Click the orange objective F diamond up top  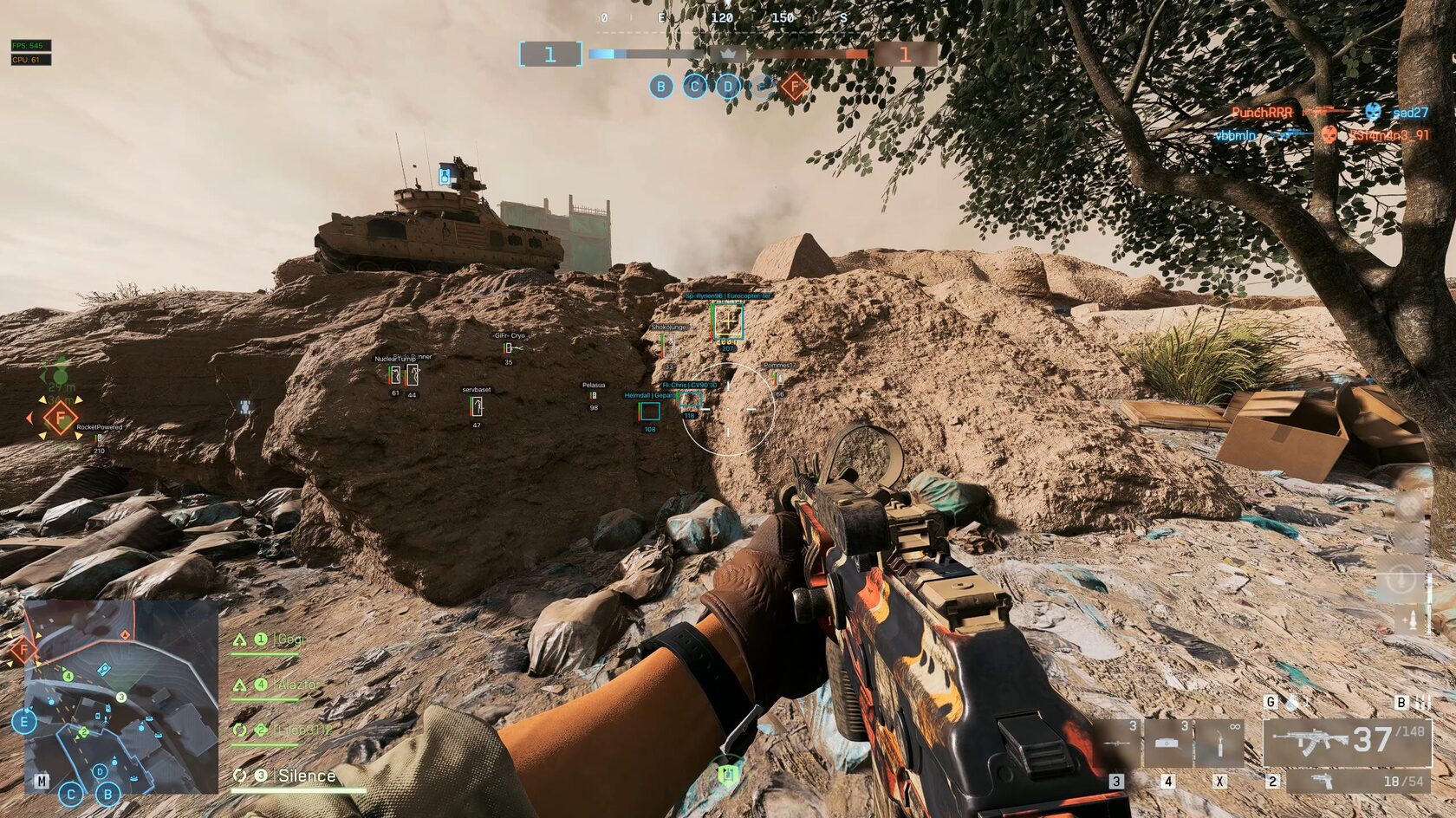795,87
